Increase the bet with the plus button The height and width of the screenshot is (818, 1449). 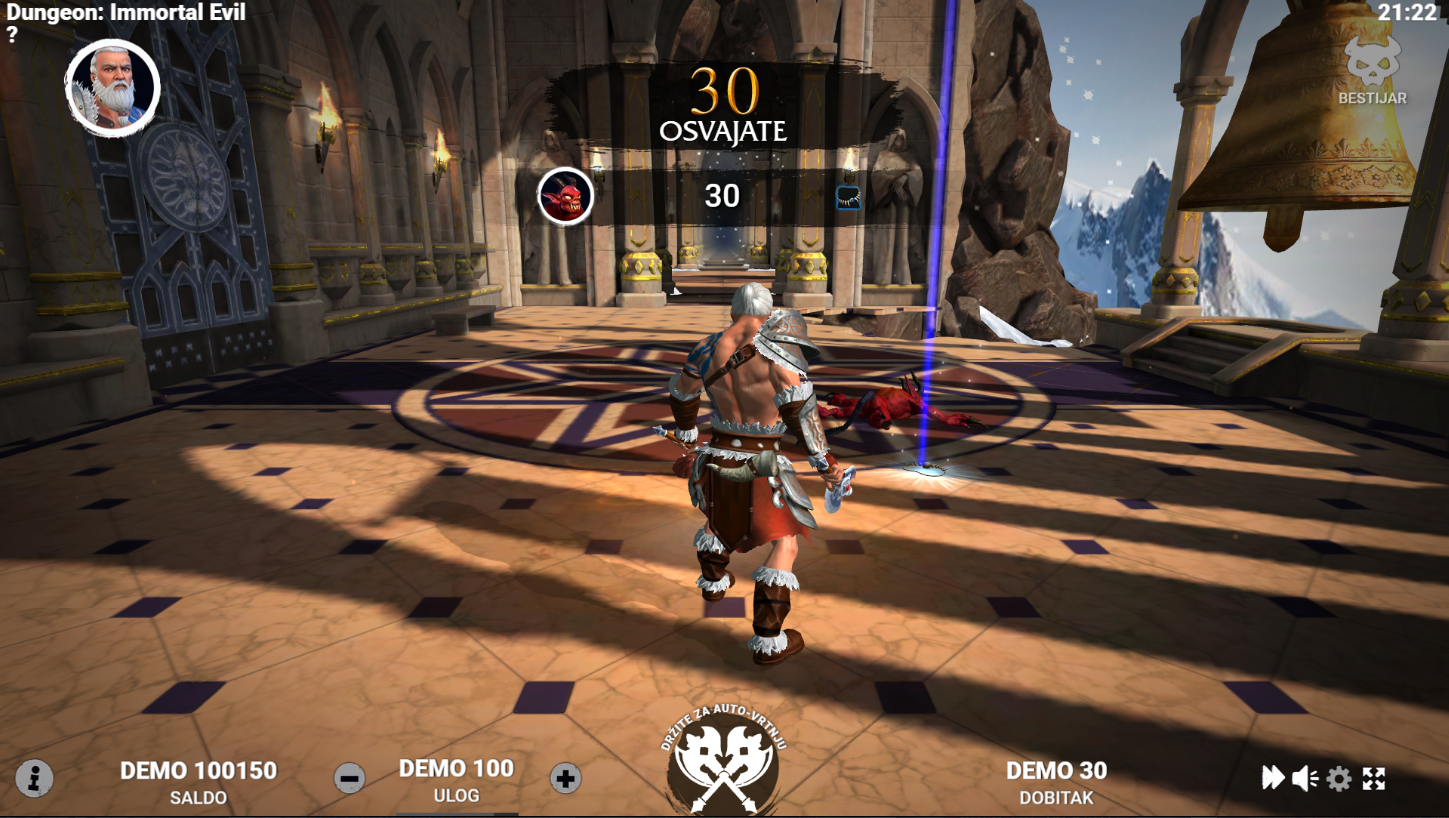565,777
